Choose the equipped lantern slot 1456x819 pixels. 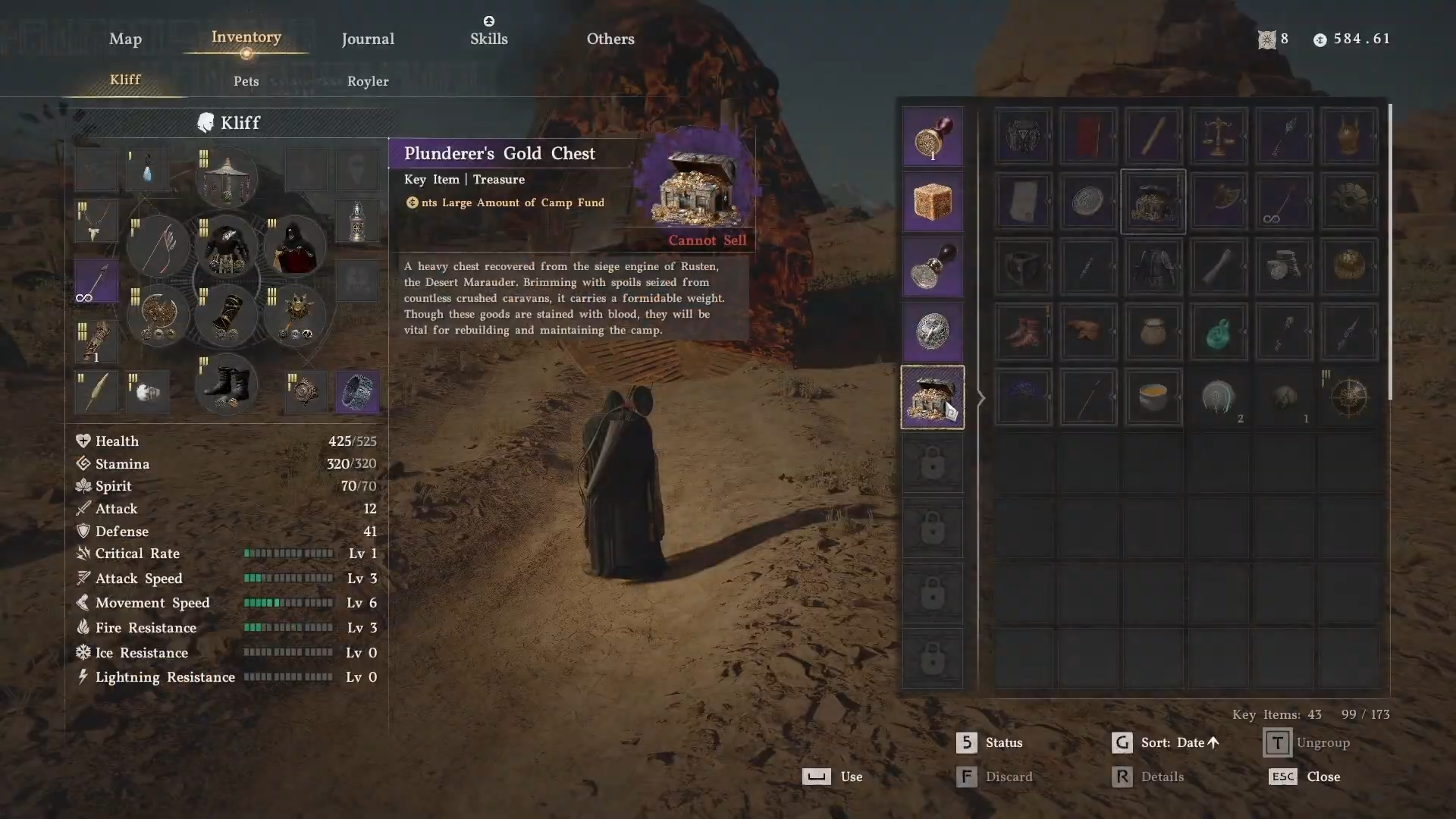[x=357, y=221]
